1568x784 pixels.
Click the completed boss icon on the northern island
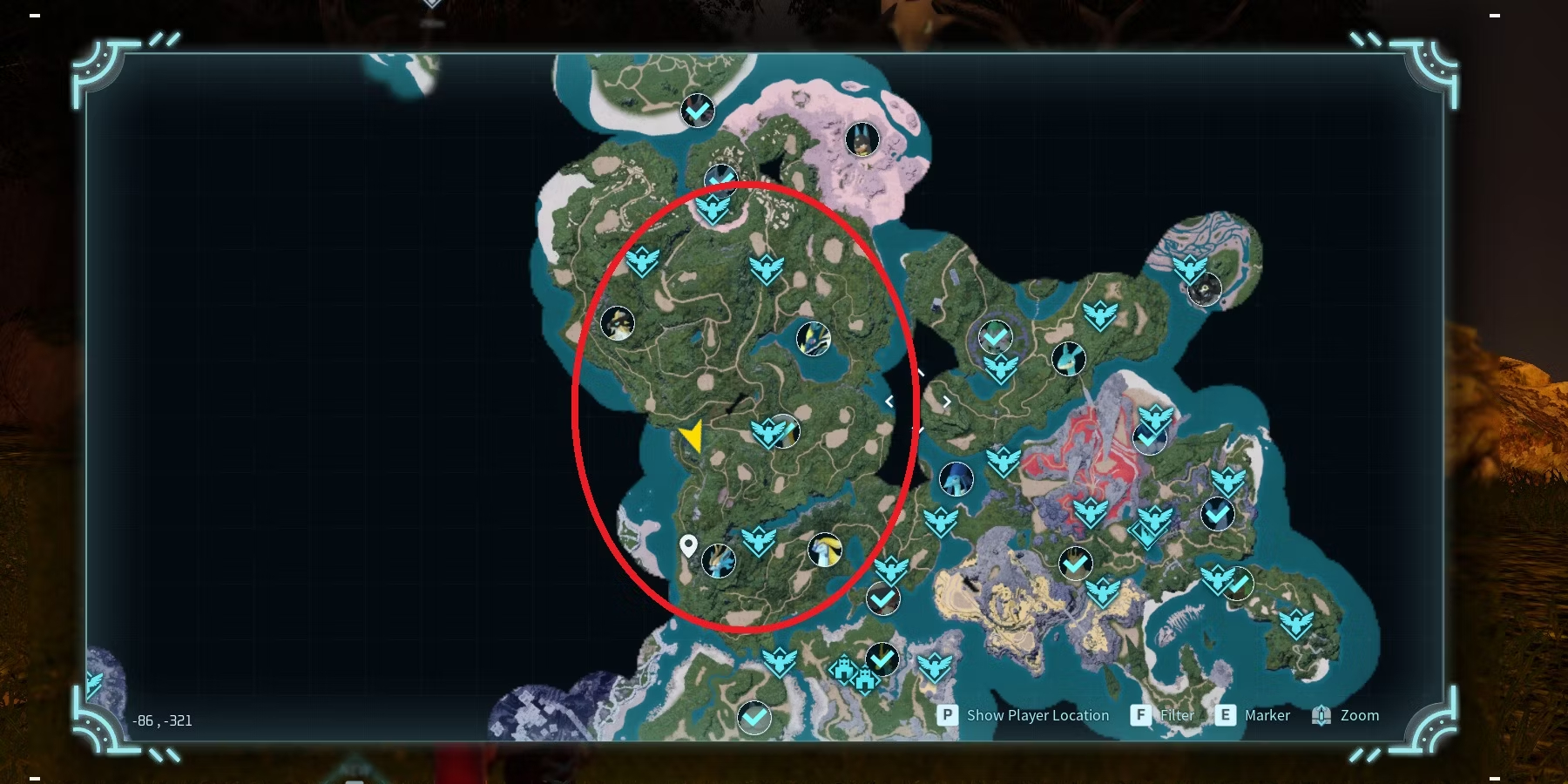point(697,111)
